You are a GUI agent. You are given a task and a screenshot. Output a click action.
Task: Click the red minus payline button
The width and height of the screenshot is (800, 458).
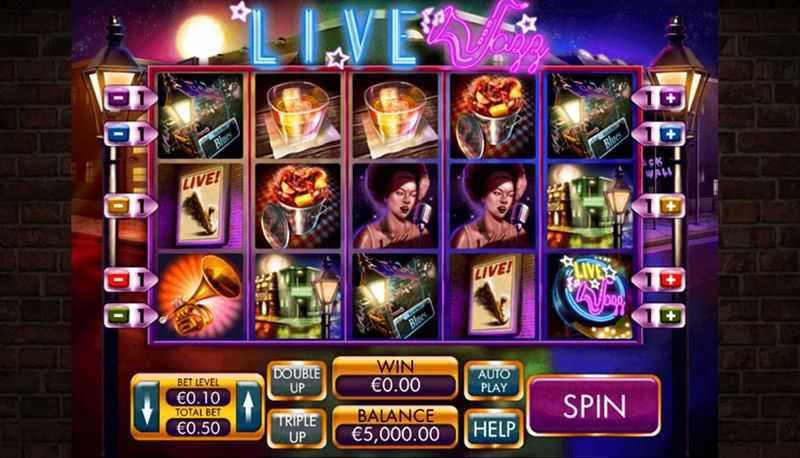tap(116, 279)
